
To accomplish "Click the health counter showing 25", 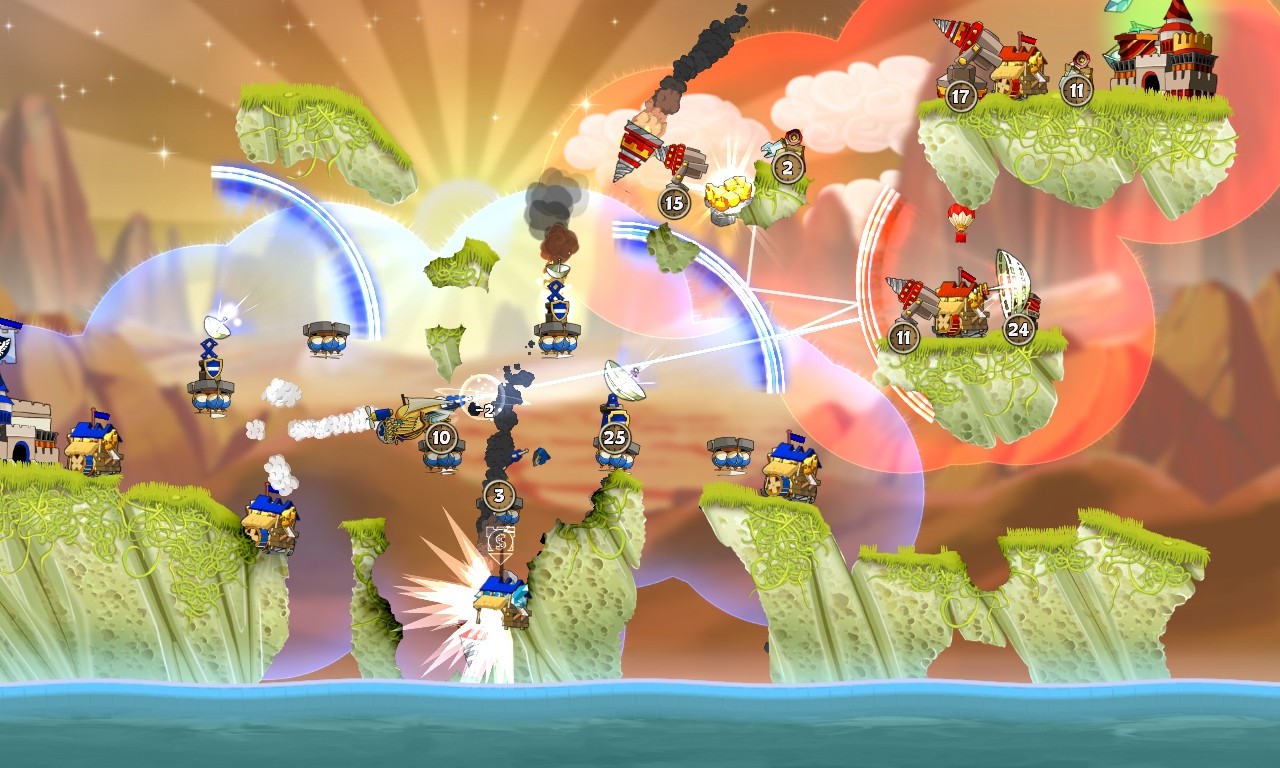I will [616, 436].
